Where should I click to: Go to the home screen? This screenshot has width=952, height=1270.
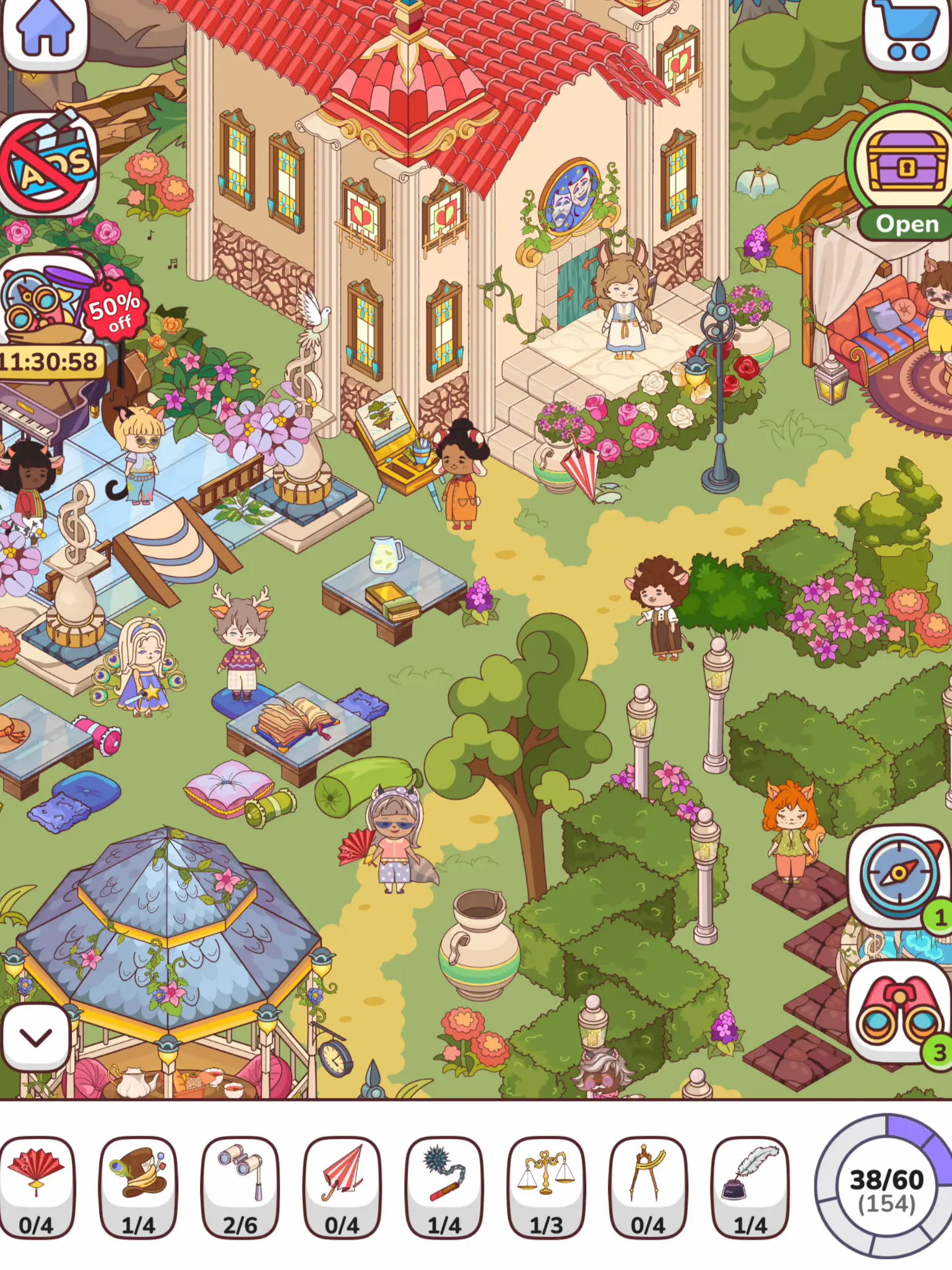(x=45, y=31)
